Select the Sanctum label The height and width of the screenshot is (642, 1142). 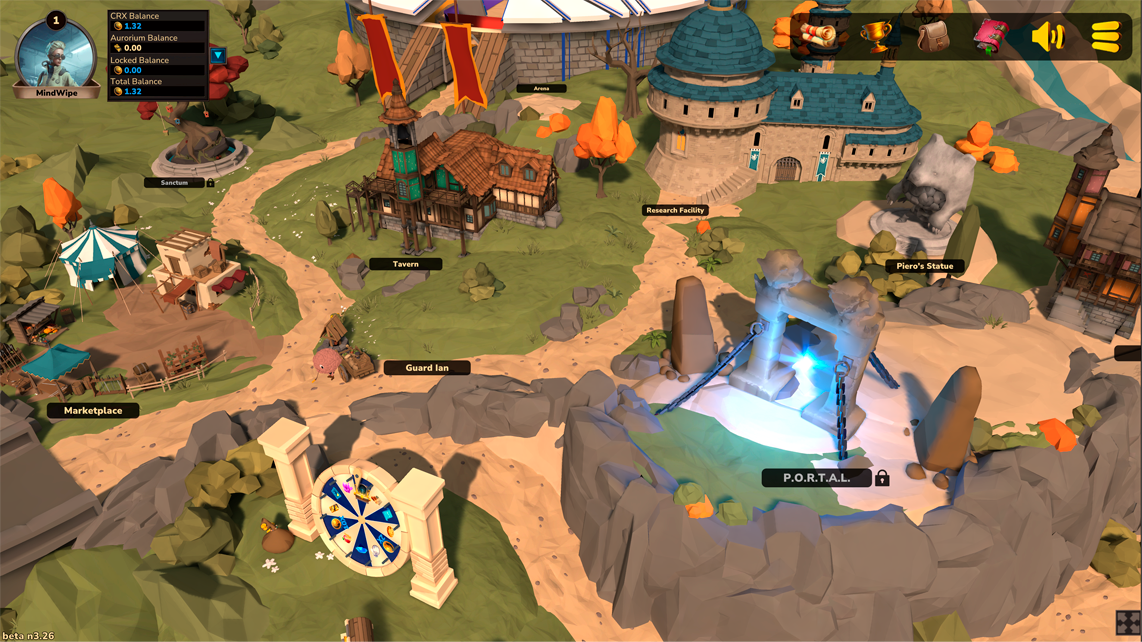coord(175,183)
